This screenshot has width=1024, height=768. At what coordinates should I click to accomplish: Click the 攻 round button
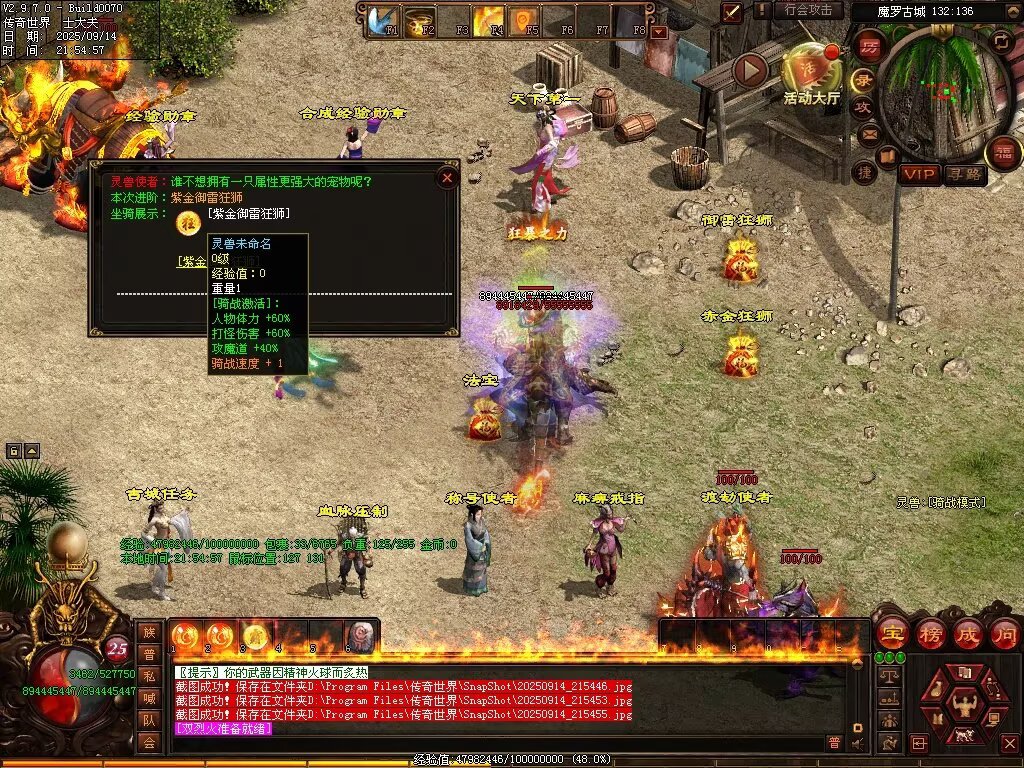863,107
